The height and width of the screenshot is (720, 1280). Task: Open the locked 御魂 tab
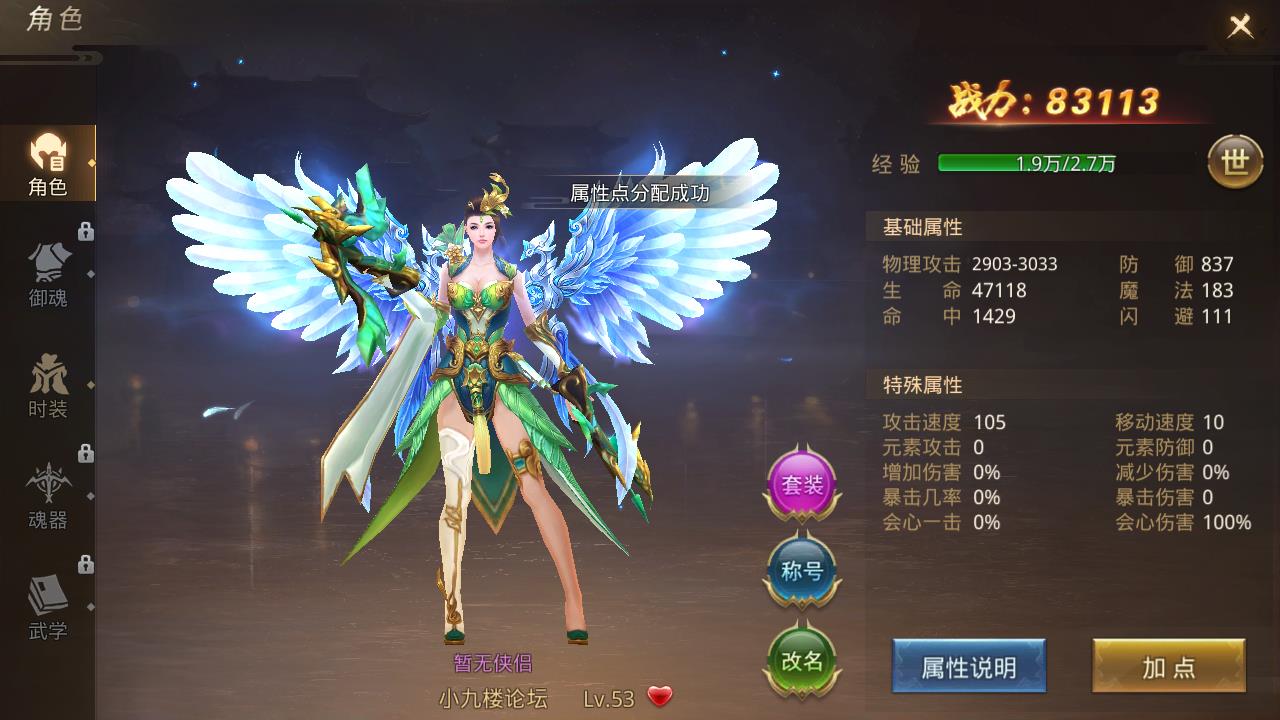pyautogui.click(x=47, y=275)
